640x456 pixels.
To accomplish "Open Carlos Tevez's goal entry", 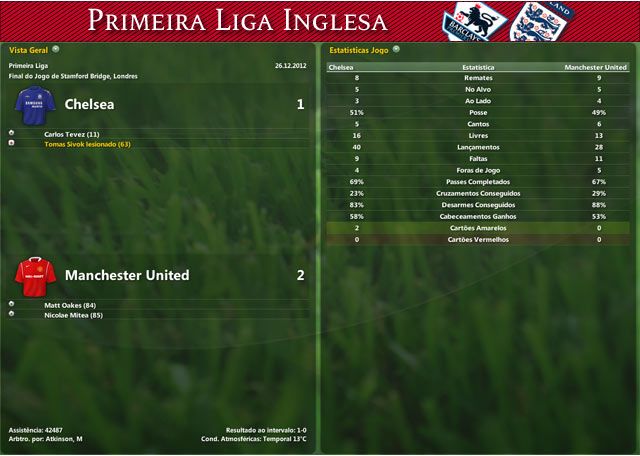I will (72, 133).
